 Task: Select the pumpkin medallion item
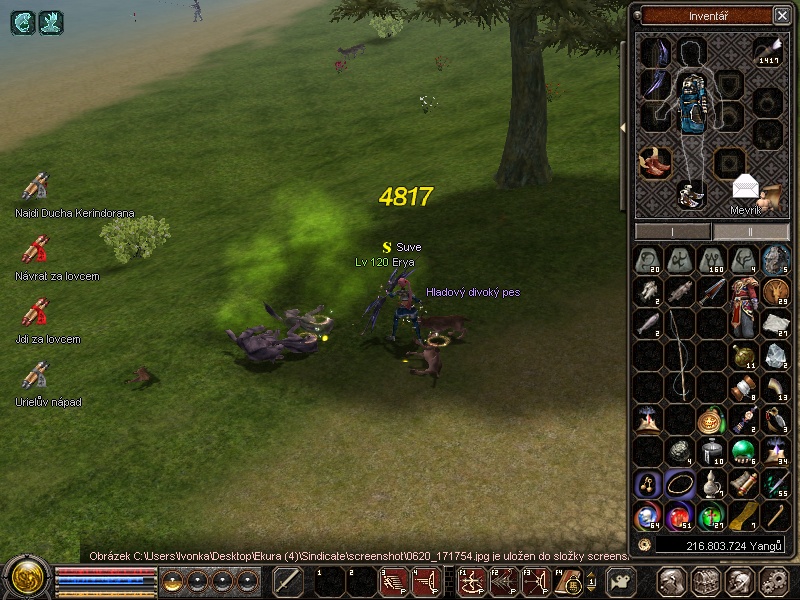711,420
